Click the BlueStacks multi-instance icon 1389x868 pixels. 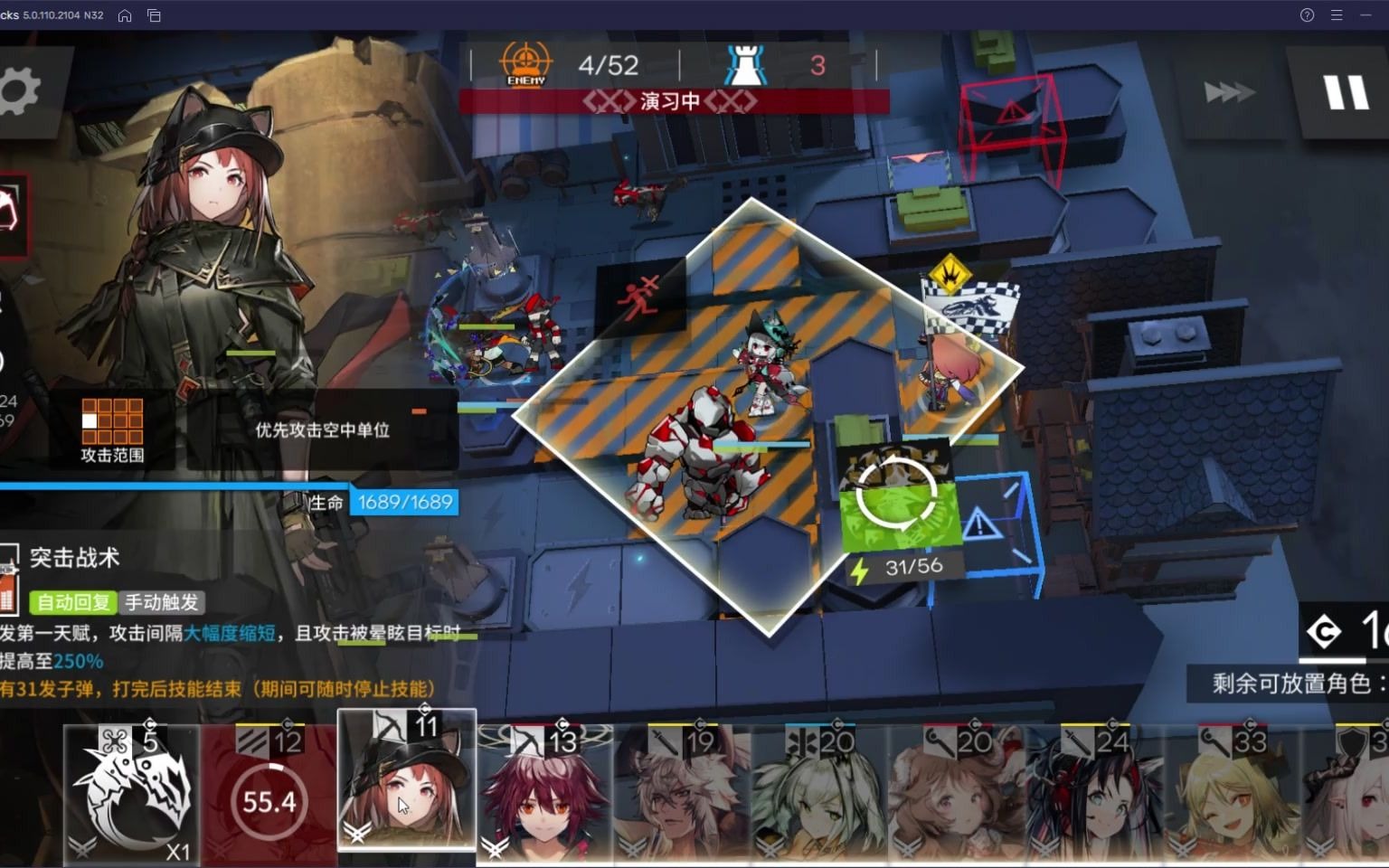tap(154, 14)
